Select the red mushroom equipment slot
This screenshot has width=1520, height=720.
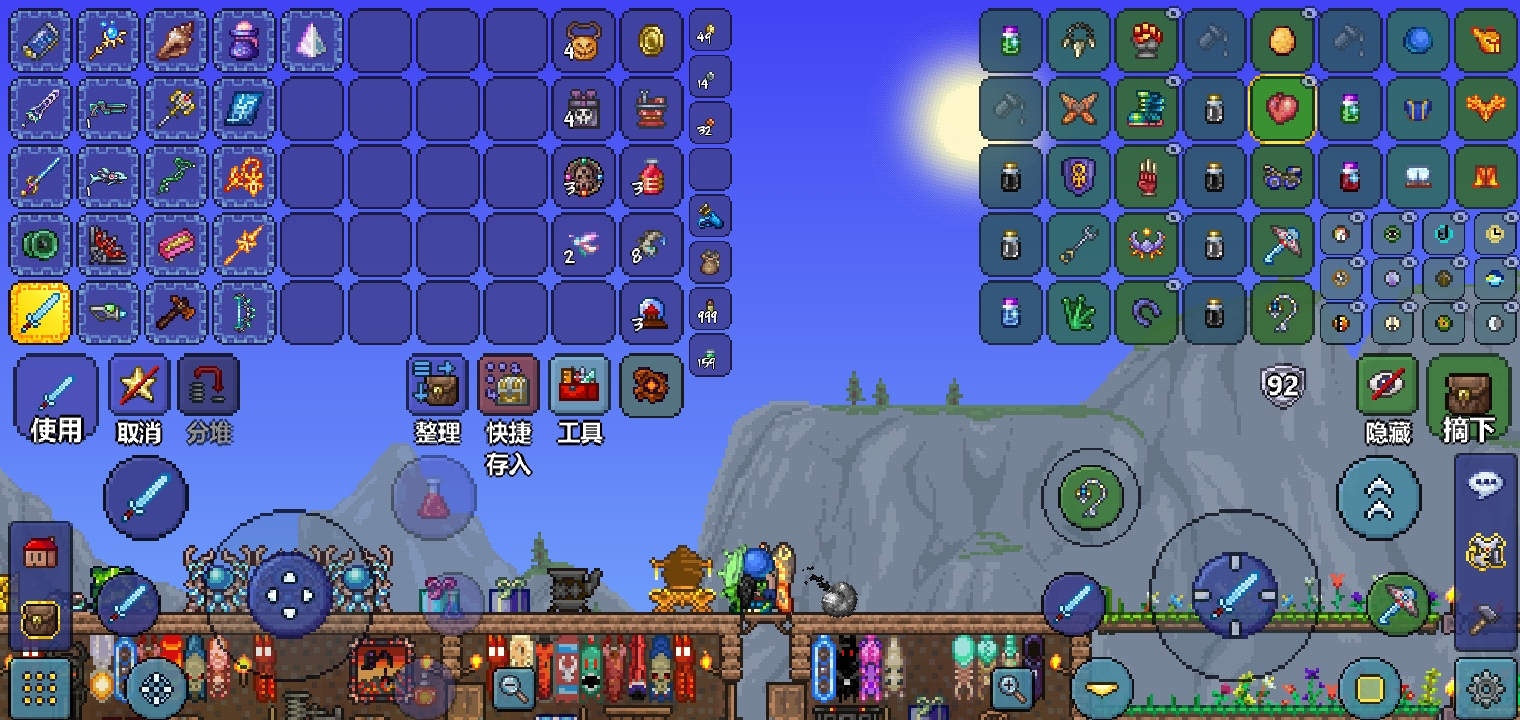1146,41
